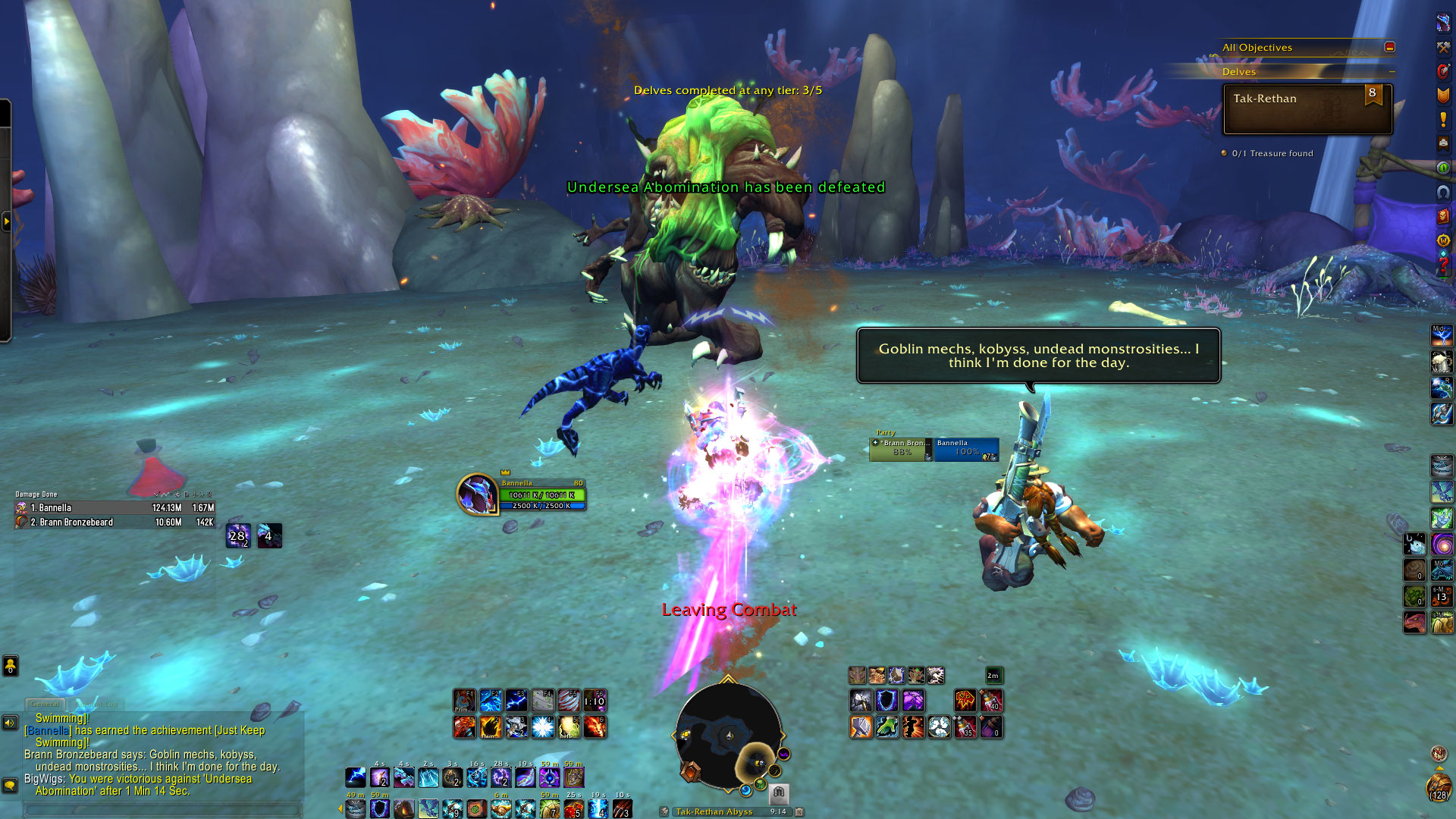The height and width of the screenshot is (819, 1456).
Task: Use the red potion showing 40
Action: 991,701
